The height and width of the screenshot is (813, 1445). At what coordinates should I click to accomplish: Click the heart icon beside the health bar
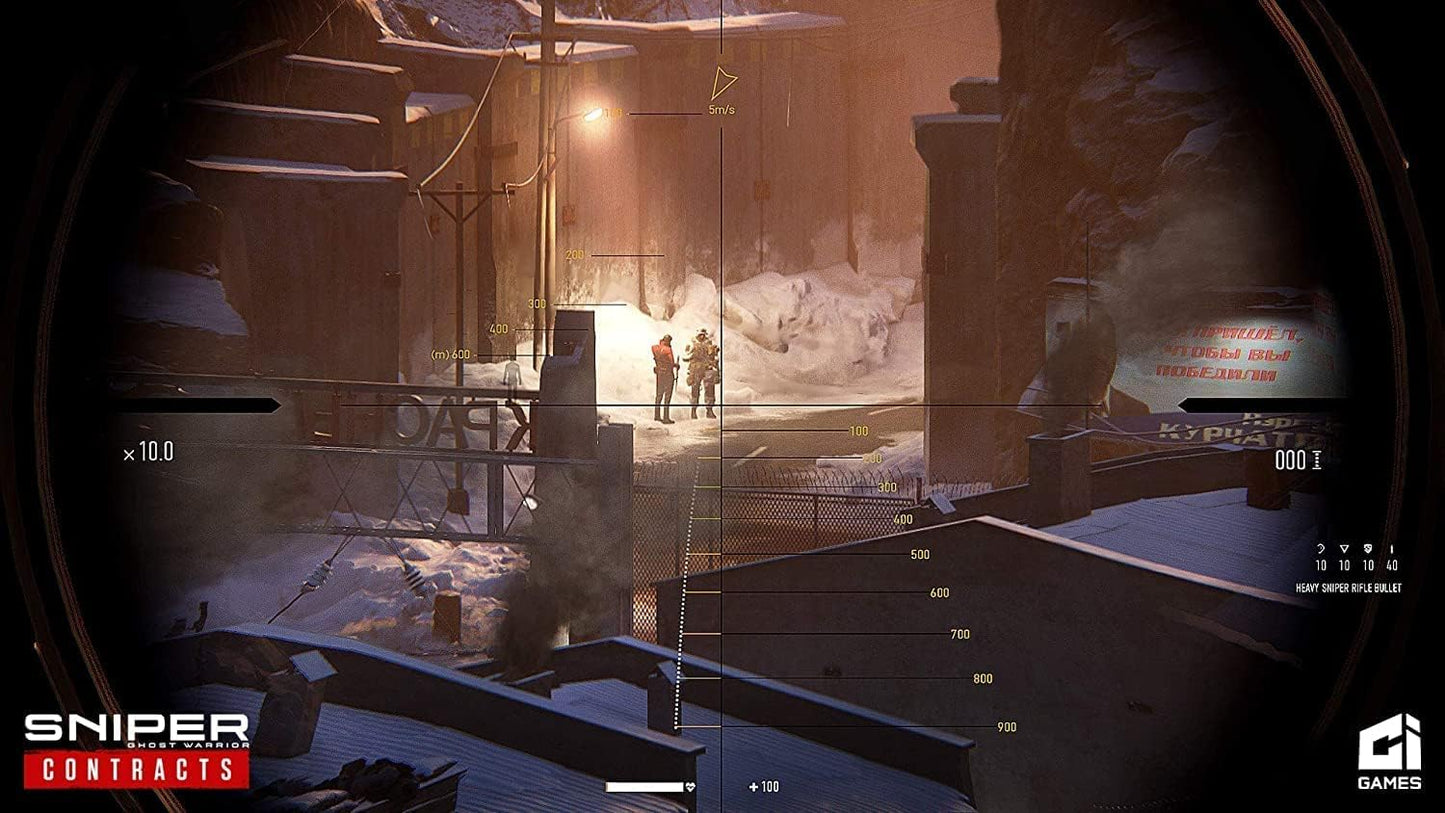point(690,786)
